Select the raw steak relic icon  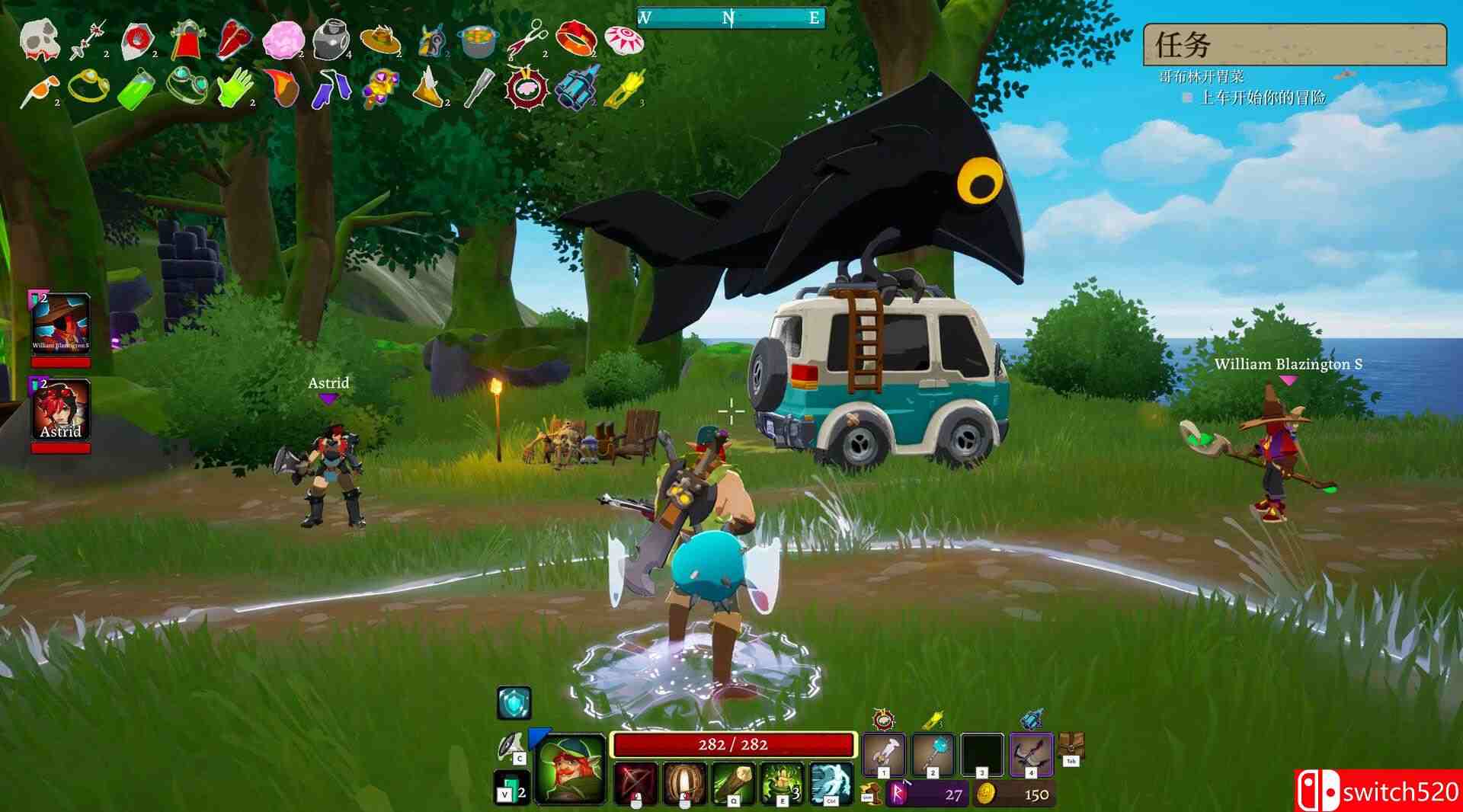pyautogui.click(x=235, y=40)
